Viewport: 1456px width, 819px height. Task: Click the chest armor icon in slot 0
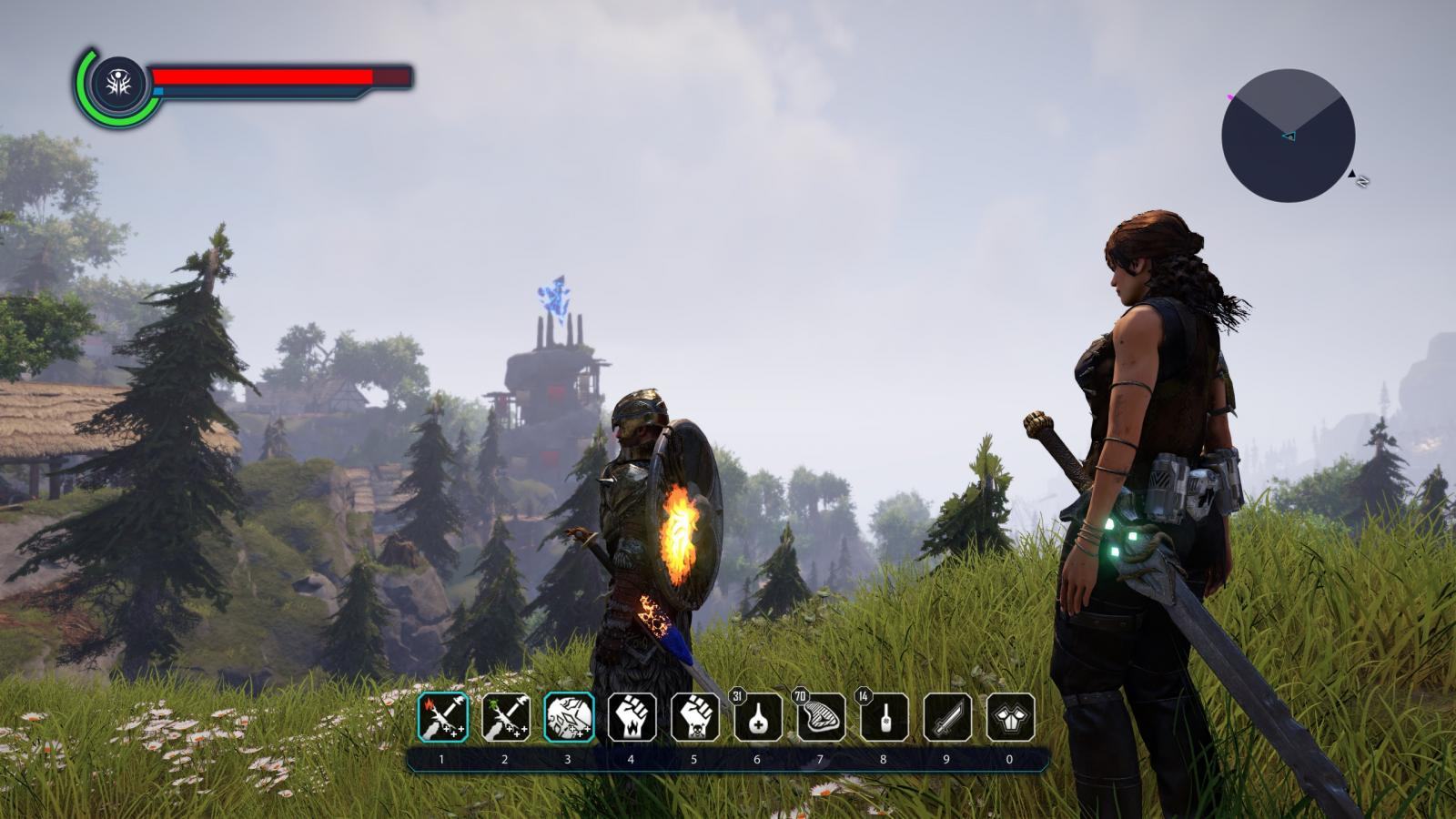tap(1009, 718)
